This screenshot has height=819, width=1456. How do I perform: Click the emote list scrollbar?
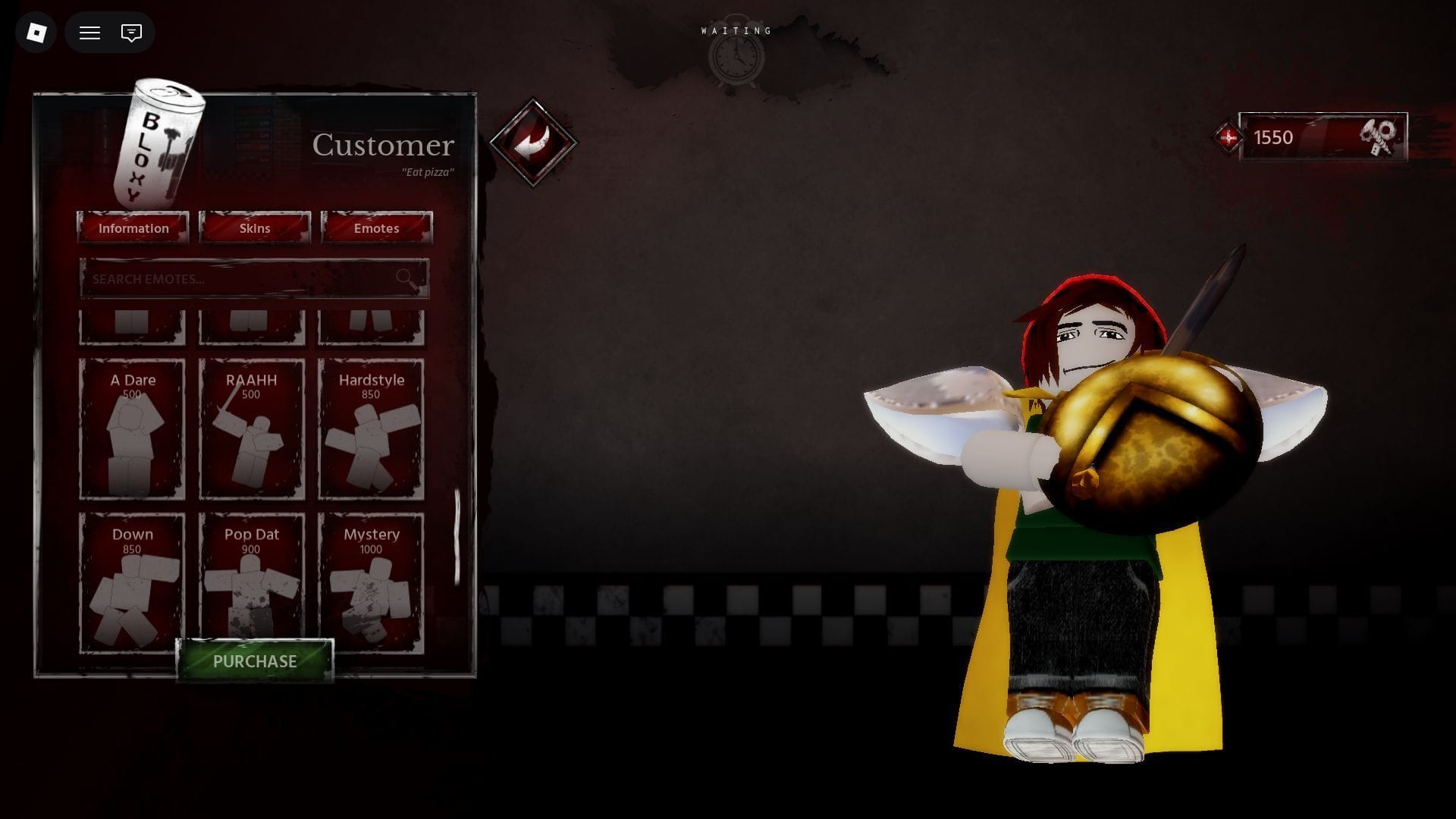tap(457, 537)
